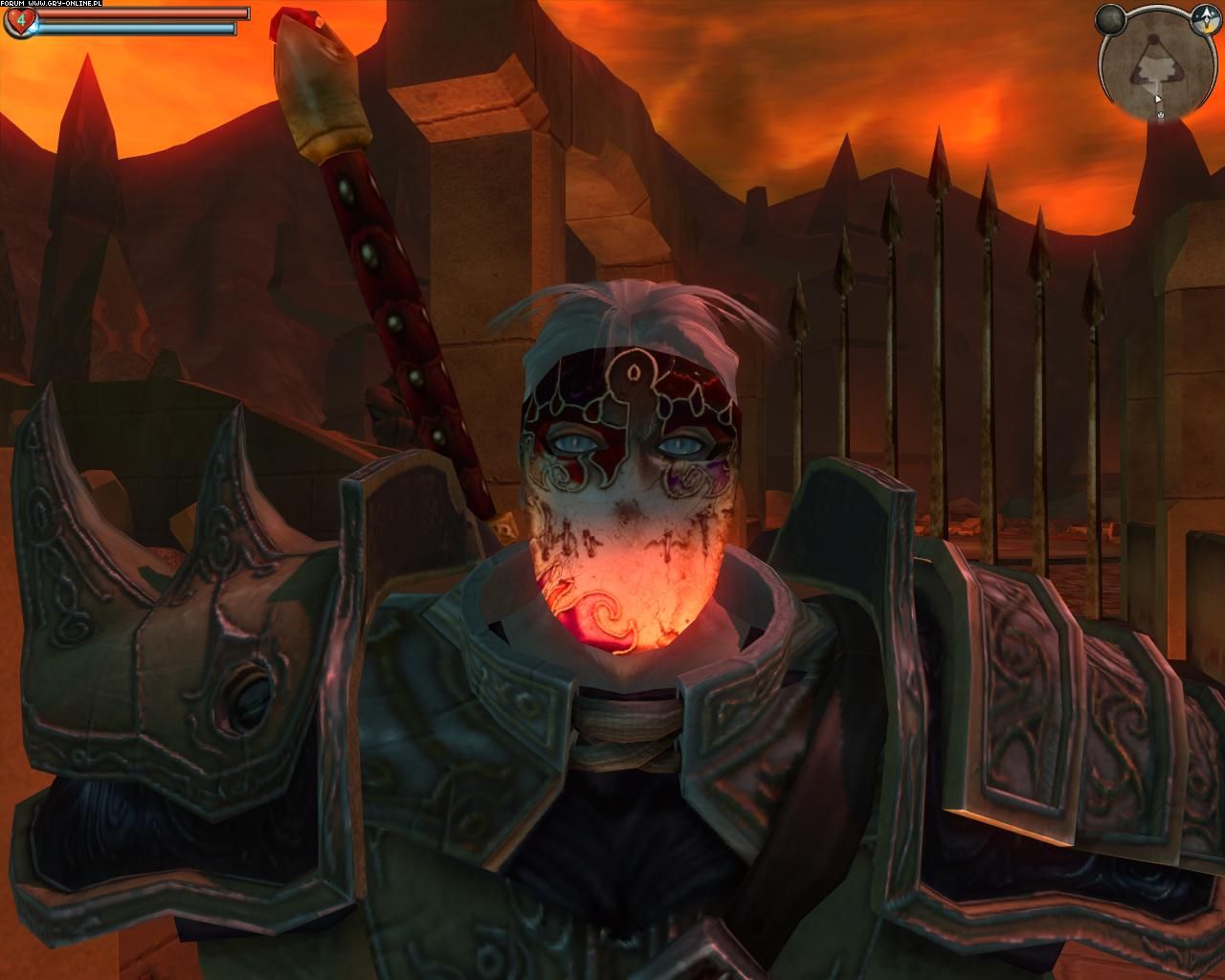Select the alignment icon on the minimap frame
Viewport: 1225px width, 980px height.
1206,17
